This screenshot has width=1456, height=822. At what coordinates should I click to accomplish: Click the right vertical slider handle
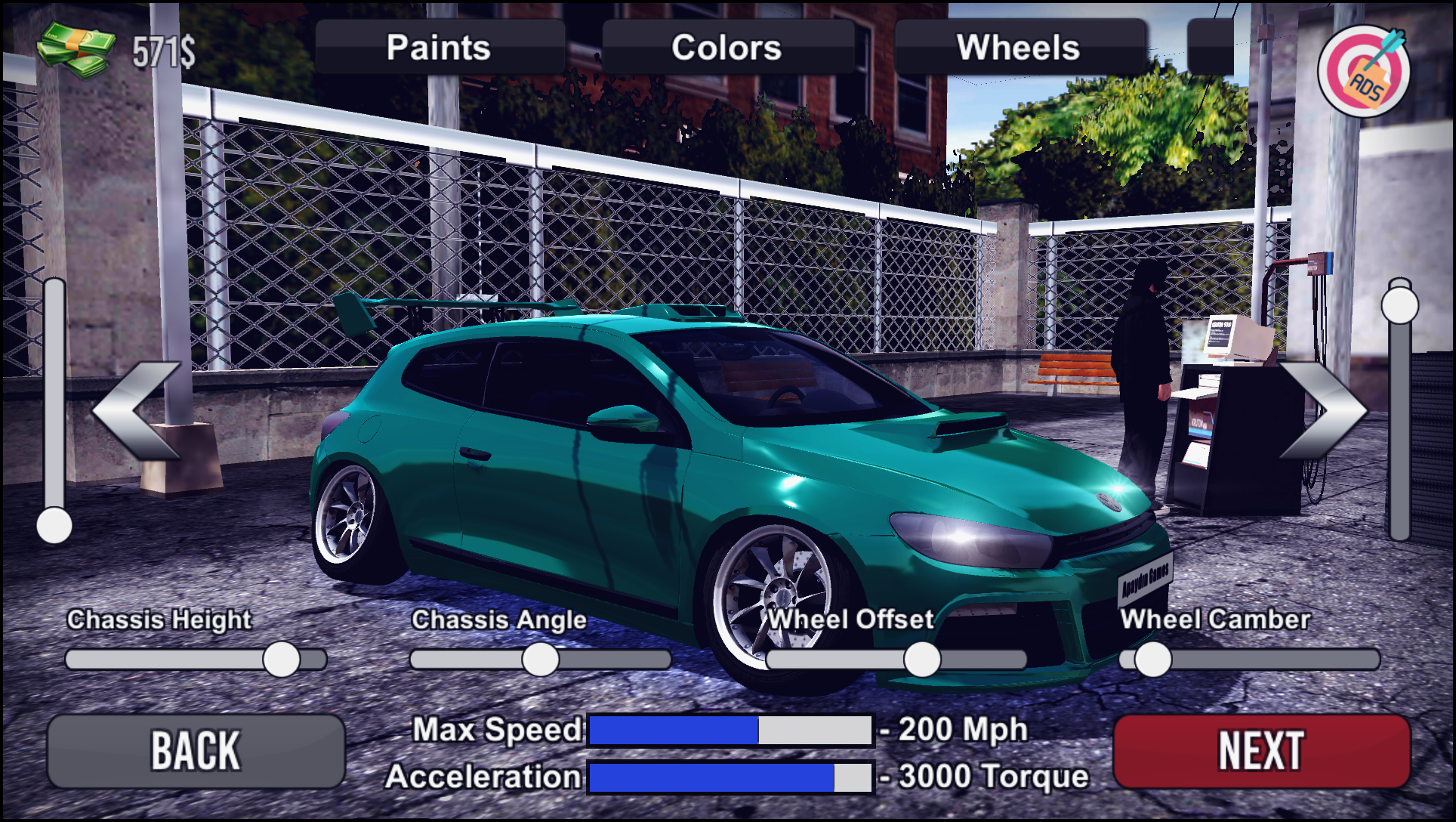(x=1401, y=306)
